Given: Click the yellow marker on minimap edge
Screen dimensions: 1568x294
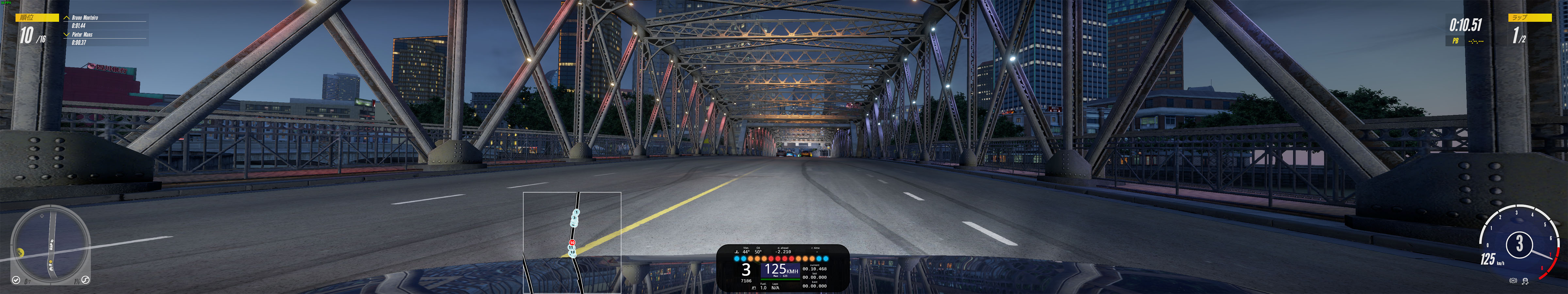Looking at the screenshot, I should [20, 252].
